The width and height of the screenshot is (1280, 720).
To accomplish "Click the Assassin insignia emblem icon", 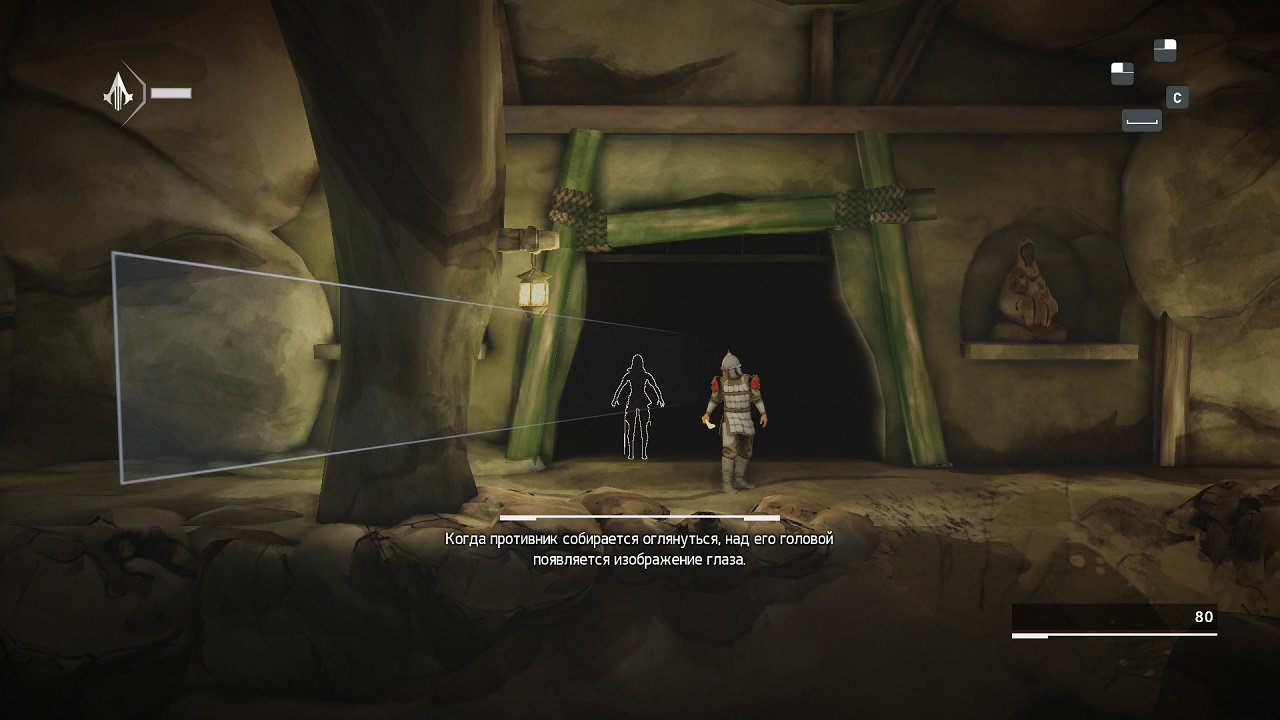I will (119, 93).
